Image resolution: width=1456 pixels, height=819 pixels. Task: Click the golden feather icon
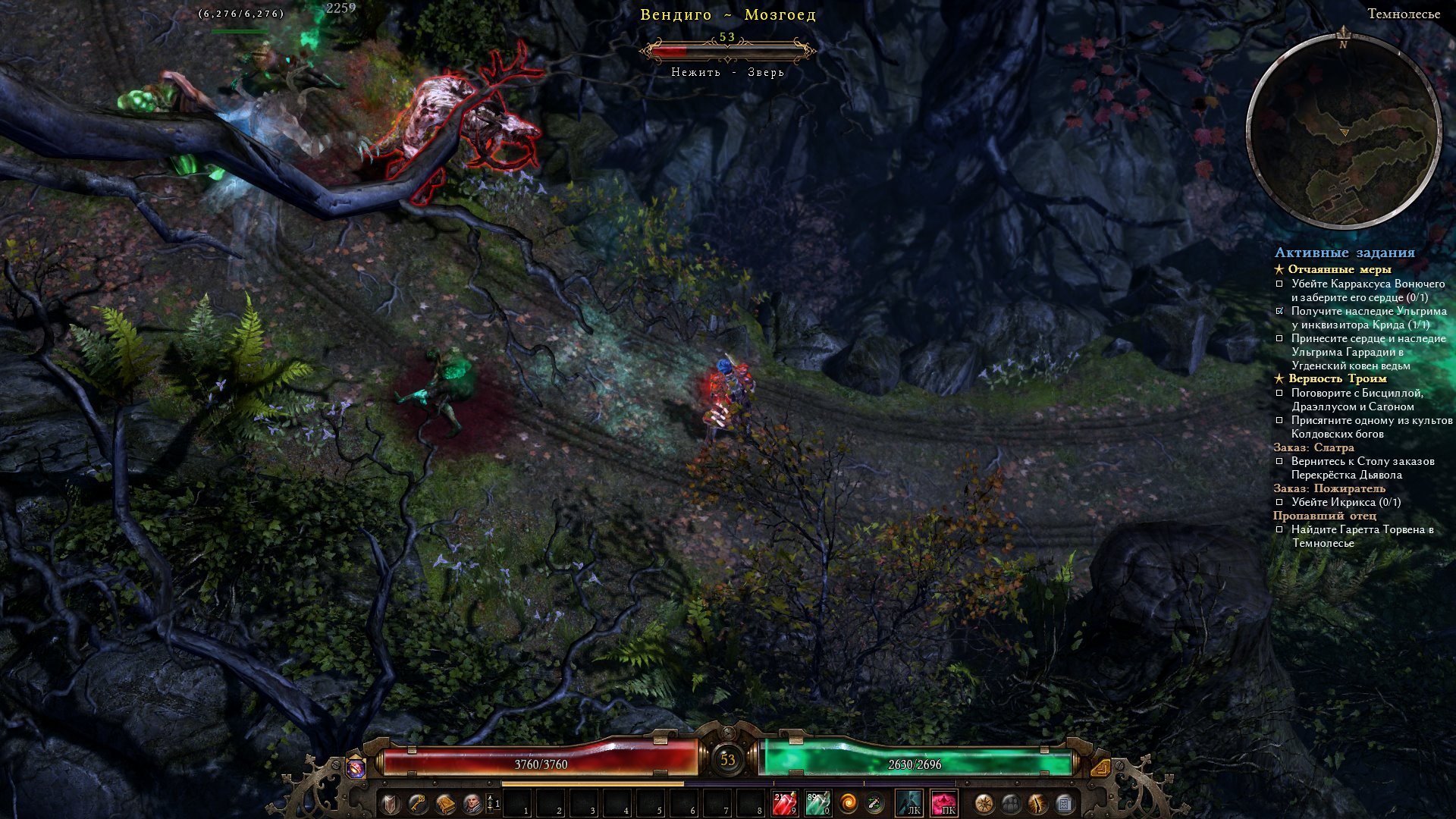coord(1037,803)
